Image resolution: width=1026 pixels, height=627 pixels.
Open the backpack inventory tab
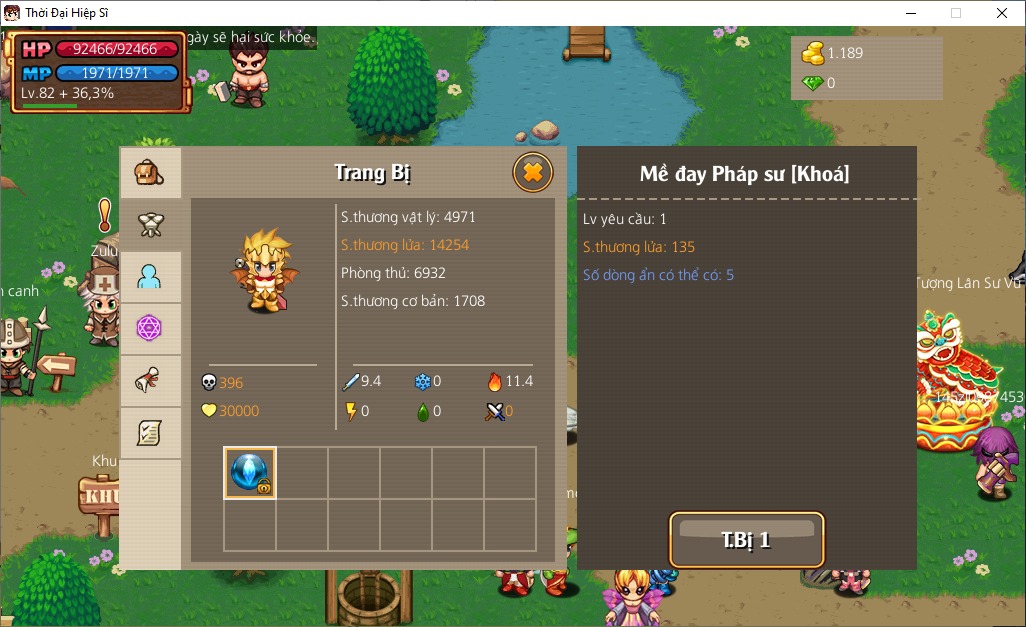[x=150, y=173]
